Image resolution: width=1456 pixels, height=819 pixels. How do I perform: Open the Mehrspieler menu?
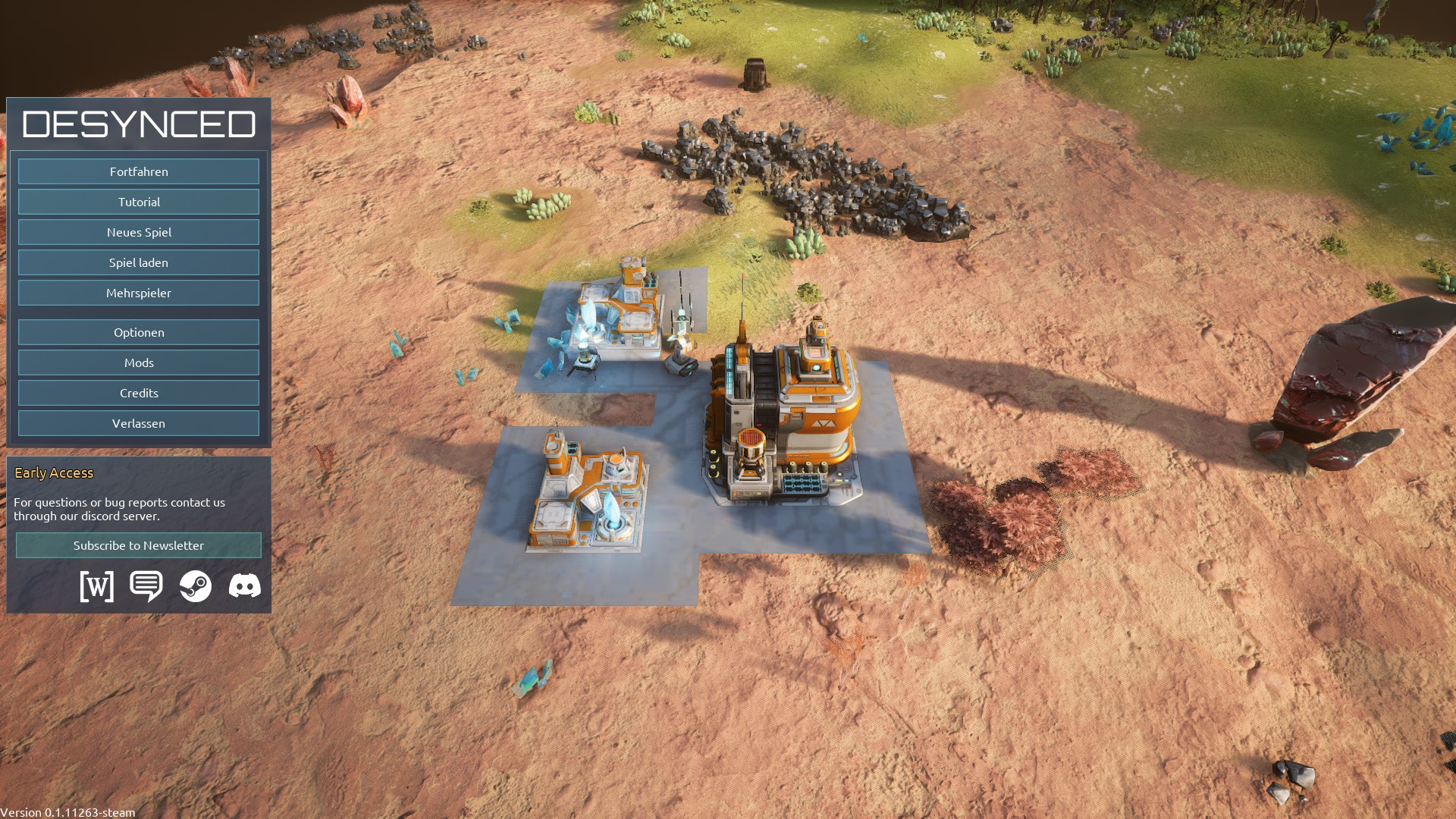(139, 293)
